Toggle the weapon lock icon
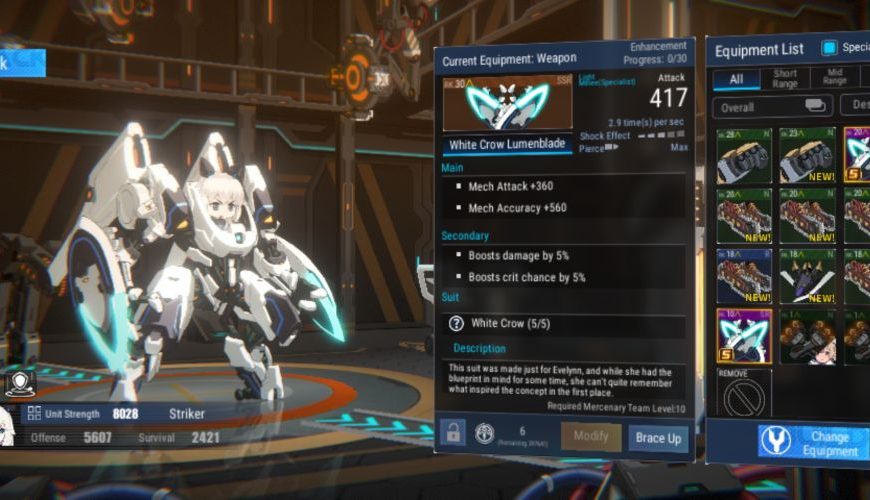This screenshot has width=870, height=500. (x=453, y=434)
